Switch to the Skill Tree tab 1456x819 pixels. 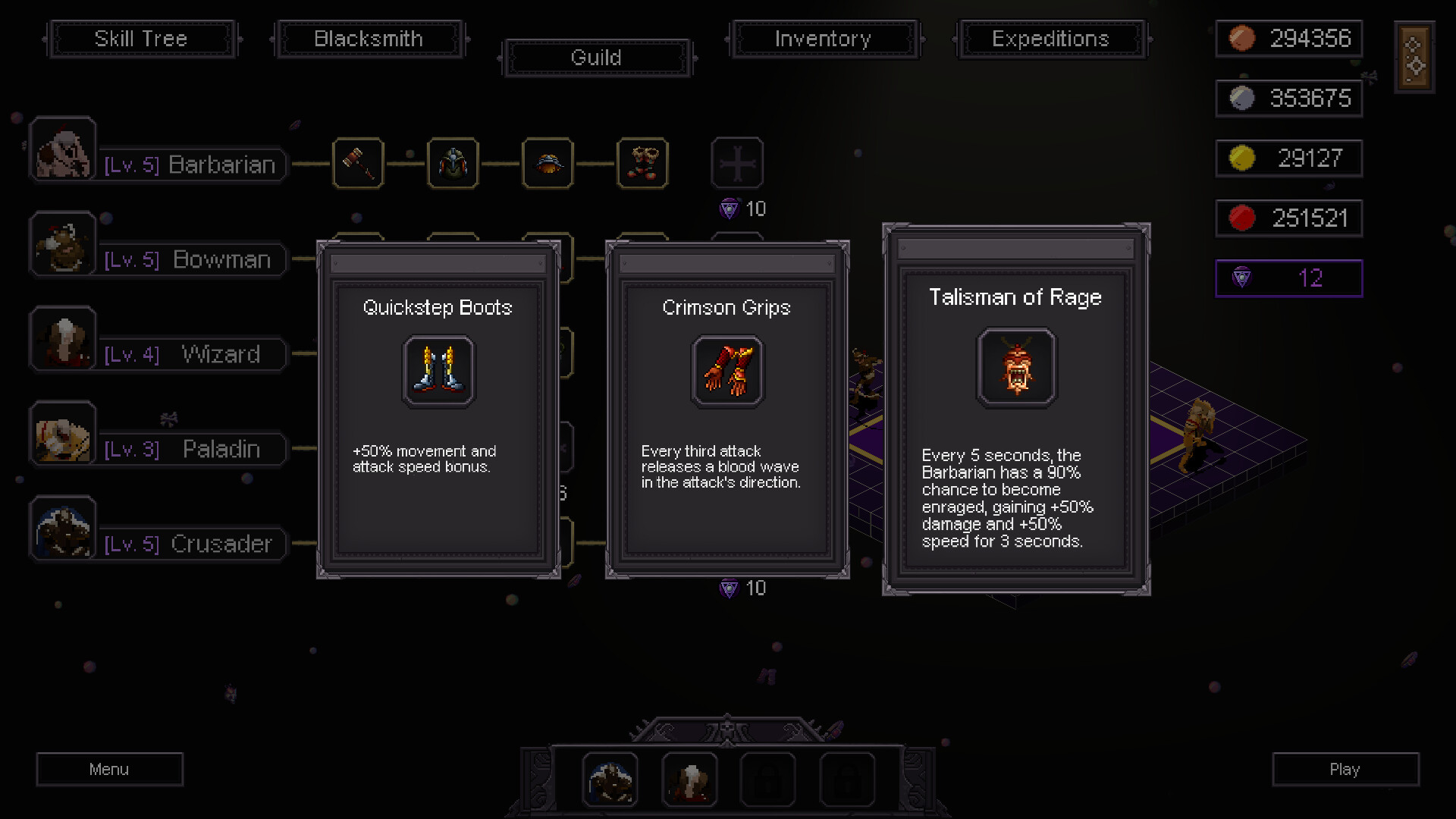(x=142, y=39)
